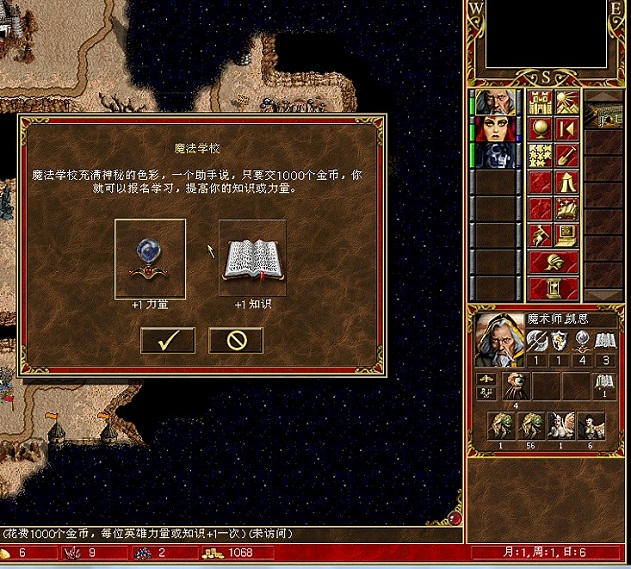Select next hero with the helmet button
The height and width of the screenshot is (569, 631).
click(553, 263)
